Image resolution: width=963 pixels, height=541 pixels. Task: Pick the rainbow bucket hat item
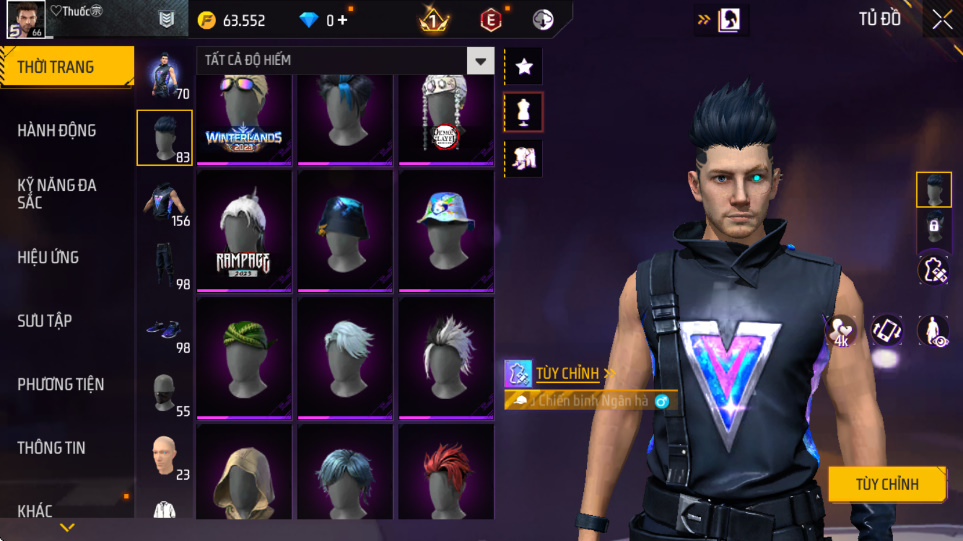[446, 230]
